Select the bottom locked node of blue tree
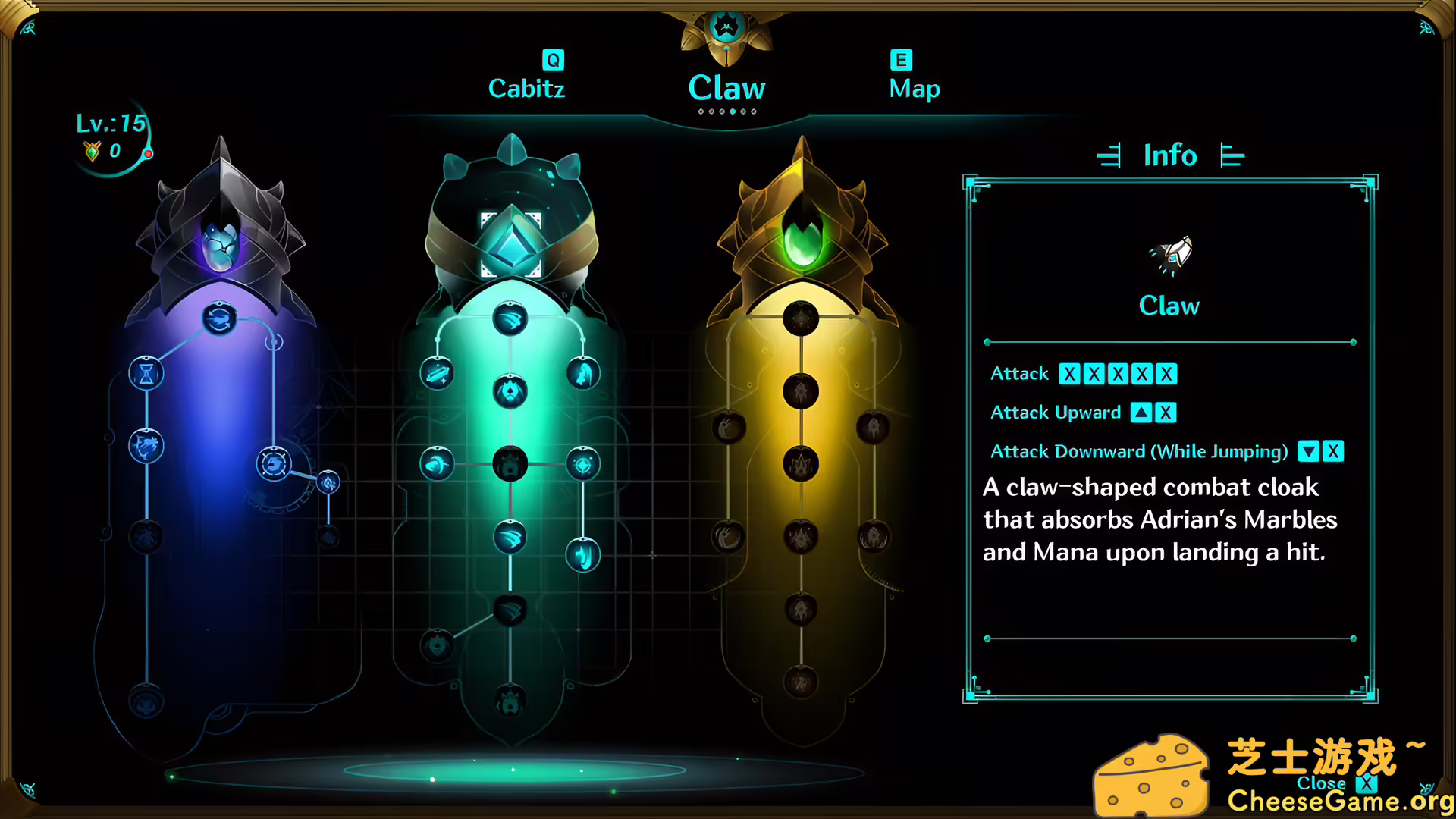Viewport: 1456px width, 819px height. pyautogui.click(x=146, y=701)
